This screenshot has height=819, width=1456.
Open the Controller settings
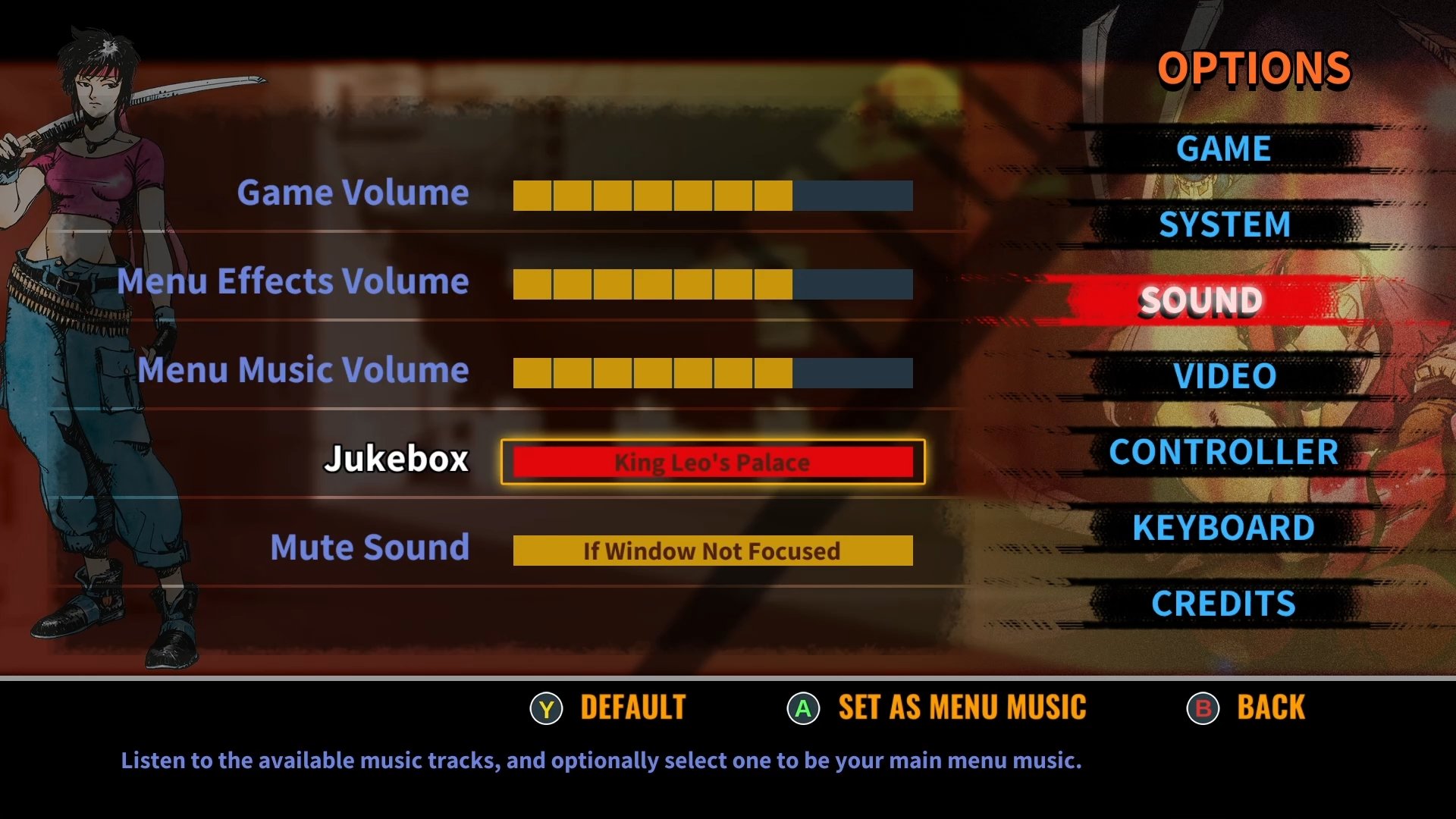[x=1223, y=452]
